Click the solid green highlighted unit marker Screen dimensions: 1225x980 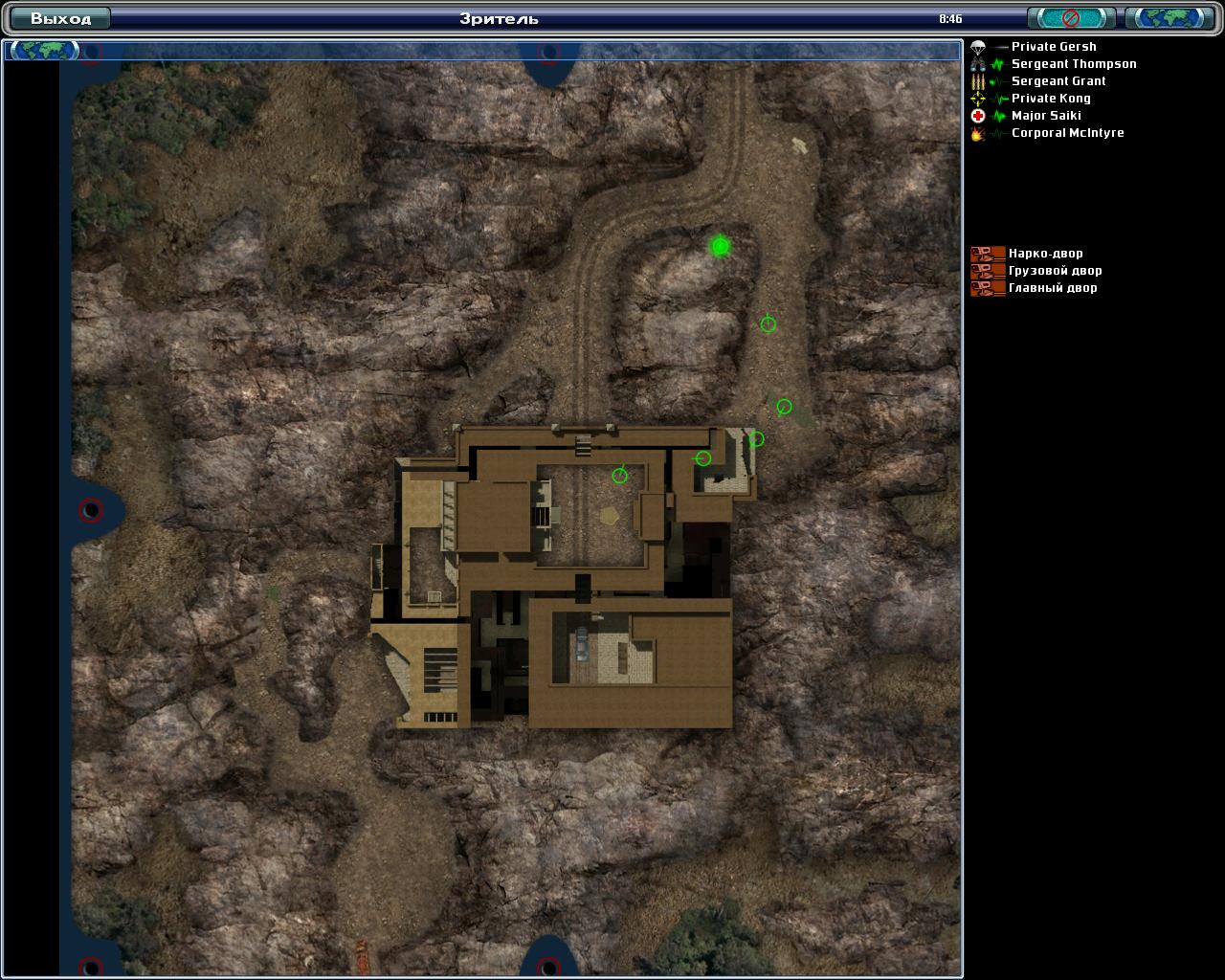click(x=721, y=246)
